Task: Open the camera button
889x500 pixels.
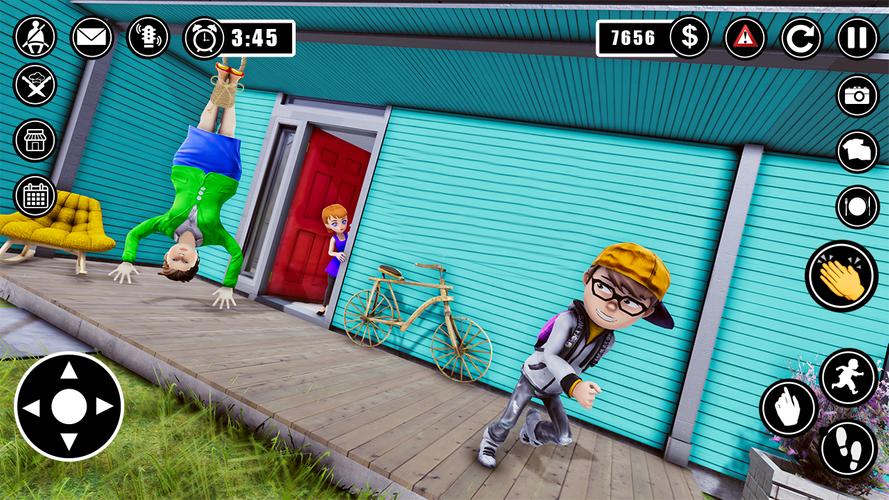Action: click(x=857, y=95)
